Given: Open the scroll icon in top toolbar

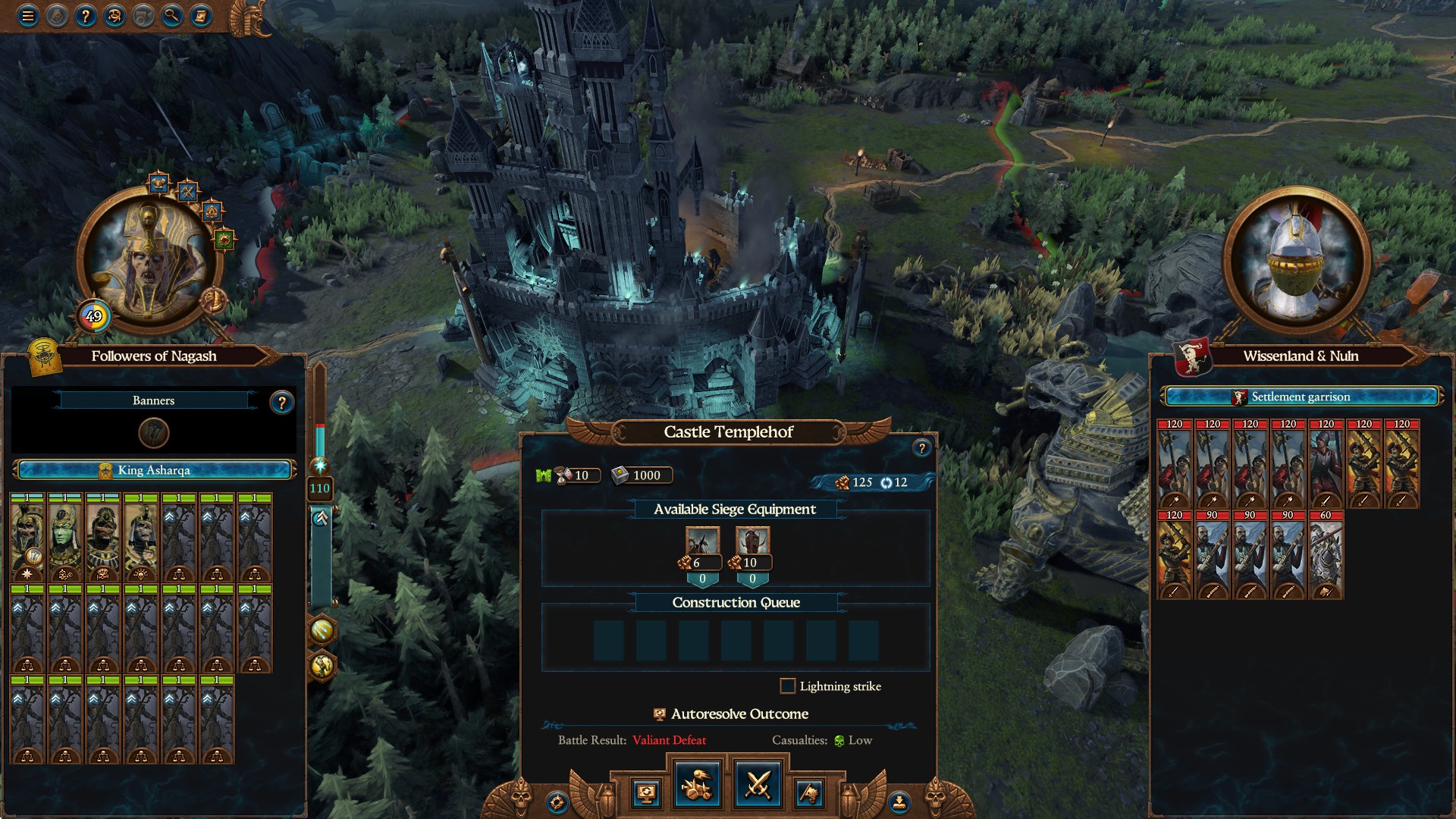Looking at the screenshot, I should click(x=201, y=15).
